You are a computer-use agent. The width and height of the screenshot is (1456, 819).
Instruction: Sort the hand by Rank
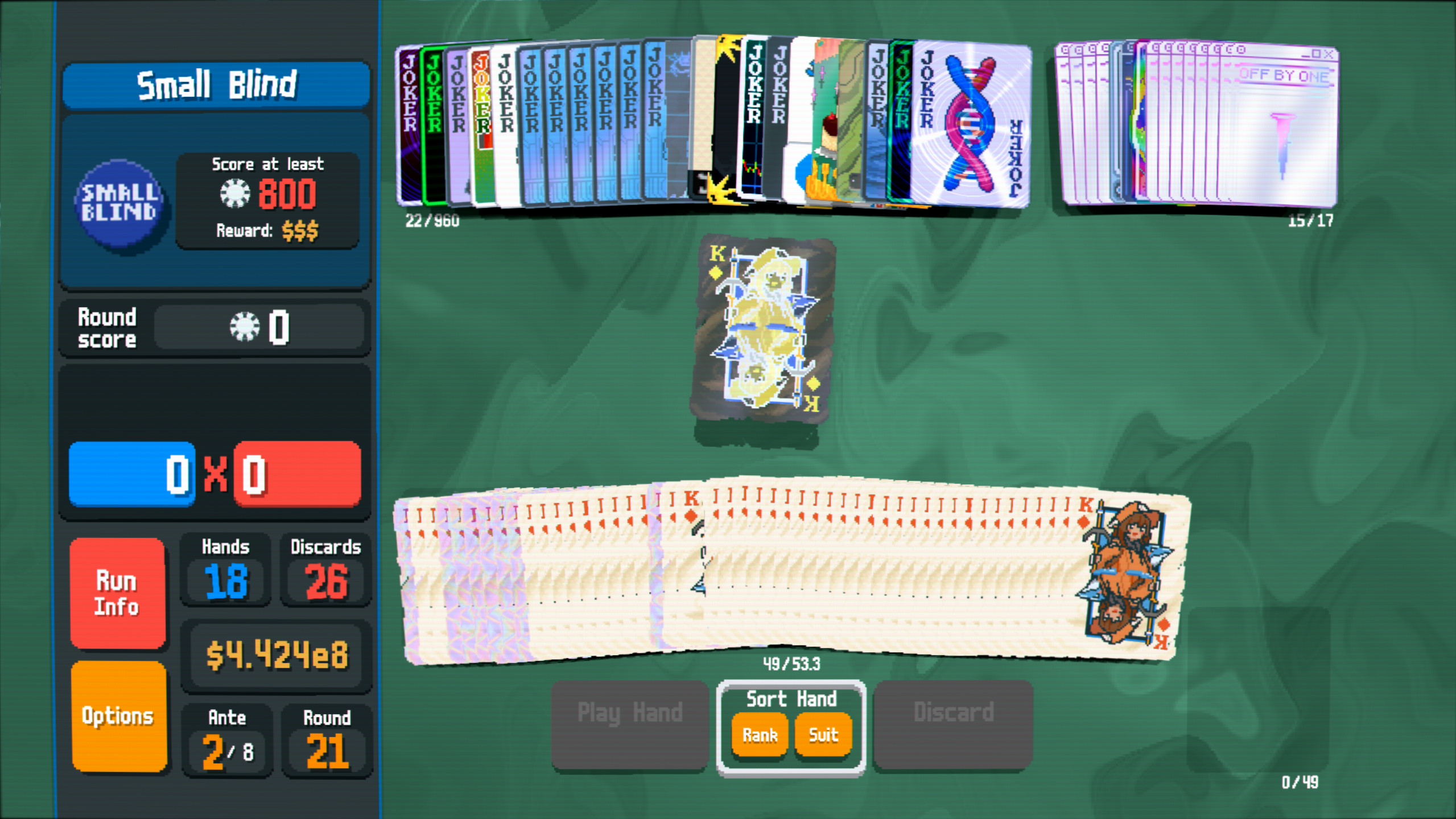click(x=758, y=735)
